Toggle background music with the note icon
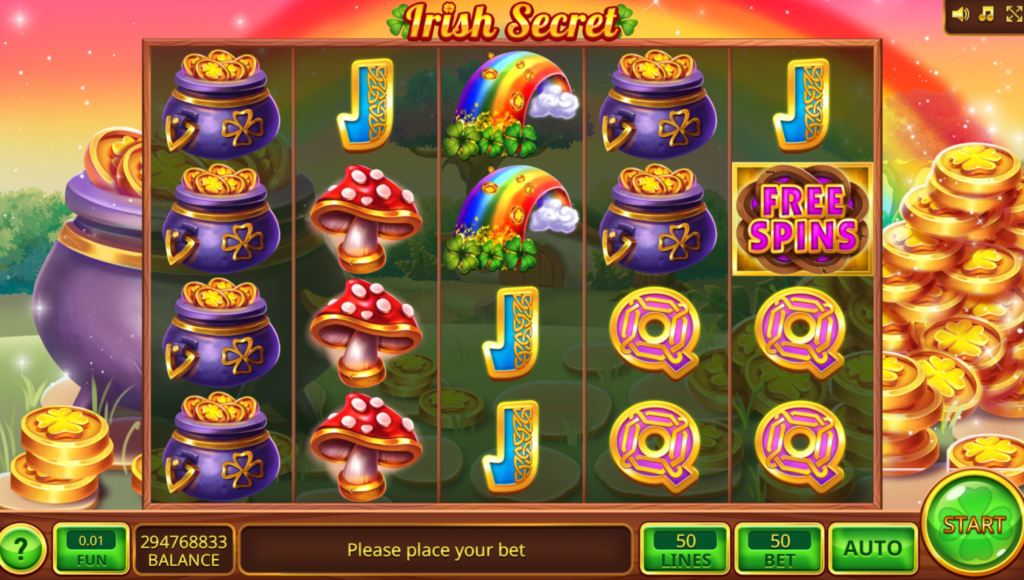Image resolution: width=1024 pixels, height=580 pixels. coord(986,14)
